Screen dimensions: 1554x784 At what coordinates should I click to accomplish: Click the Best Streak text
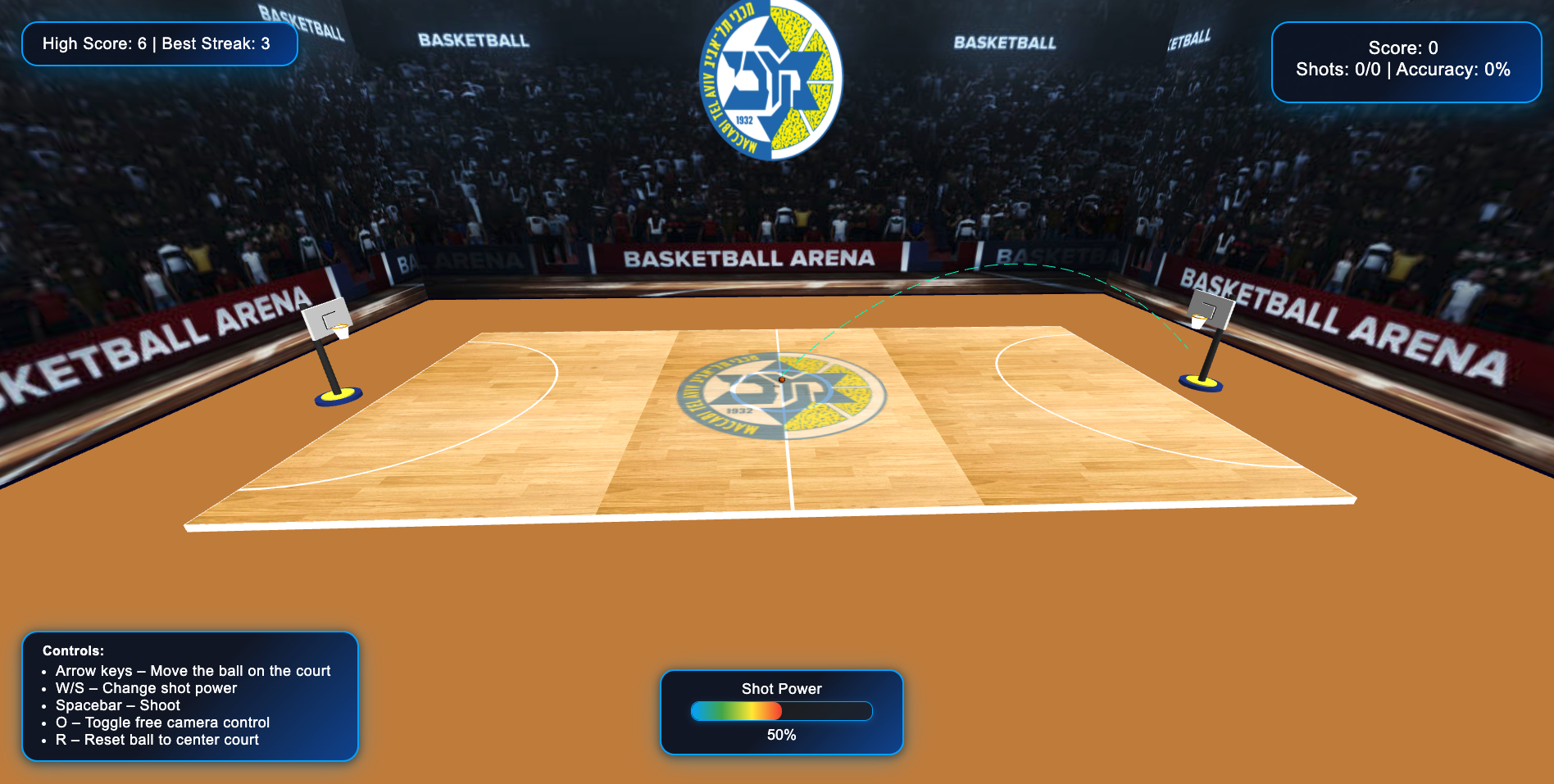[x=215, y=43]
